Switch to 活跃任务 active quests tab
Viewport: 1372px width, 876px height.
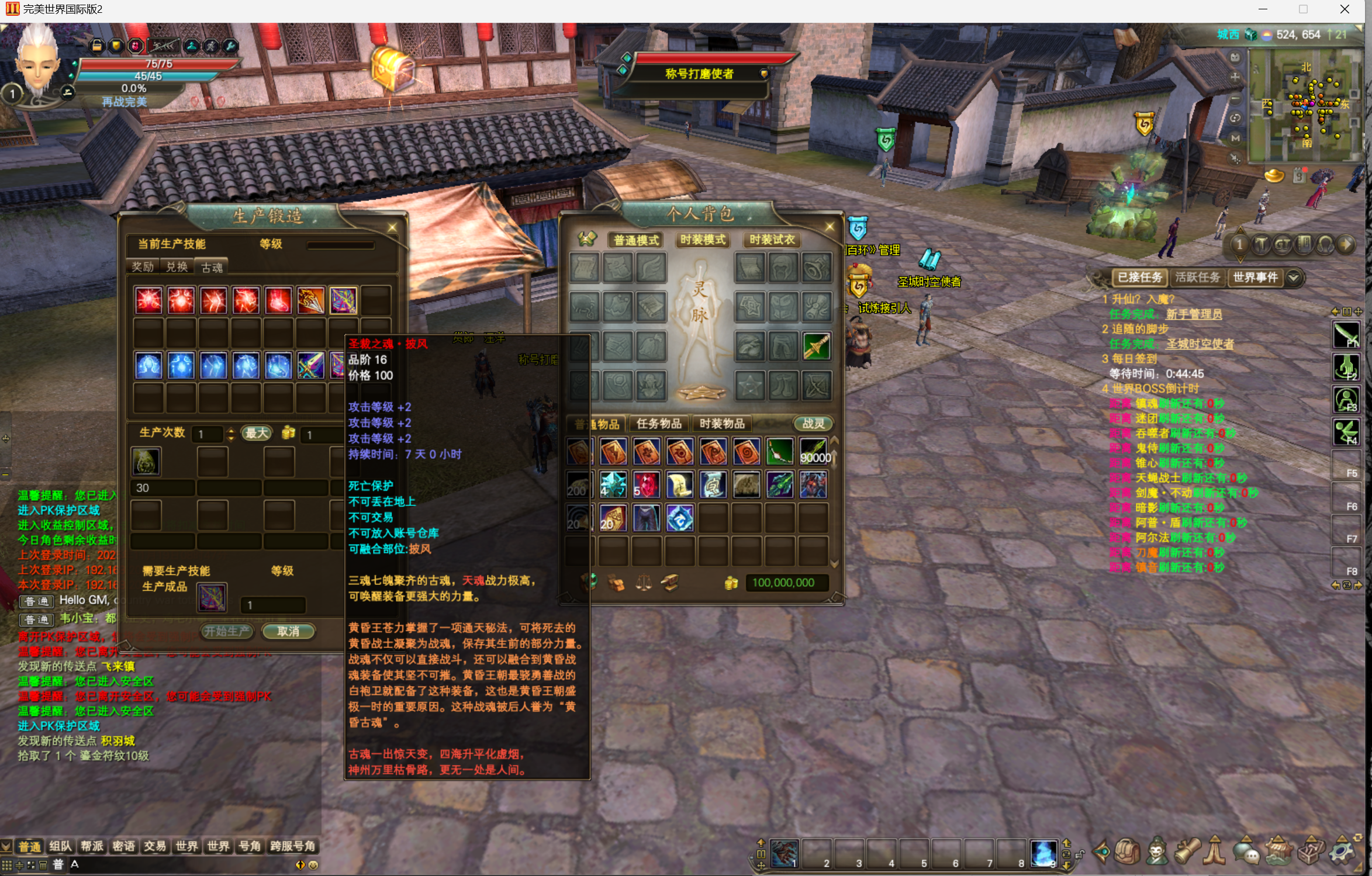(1197, 277)
